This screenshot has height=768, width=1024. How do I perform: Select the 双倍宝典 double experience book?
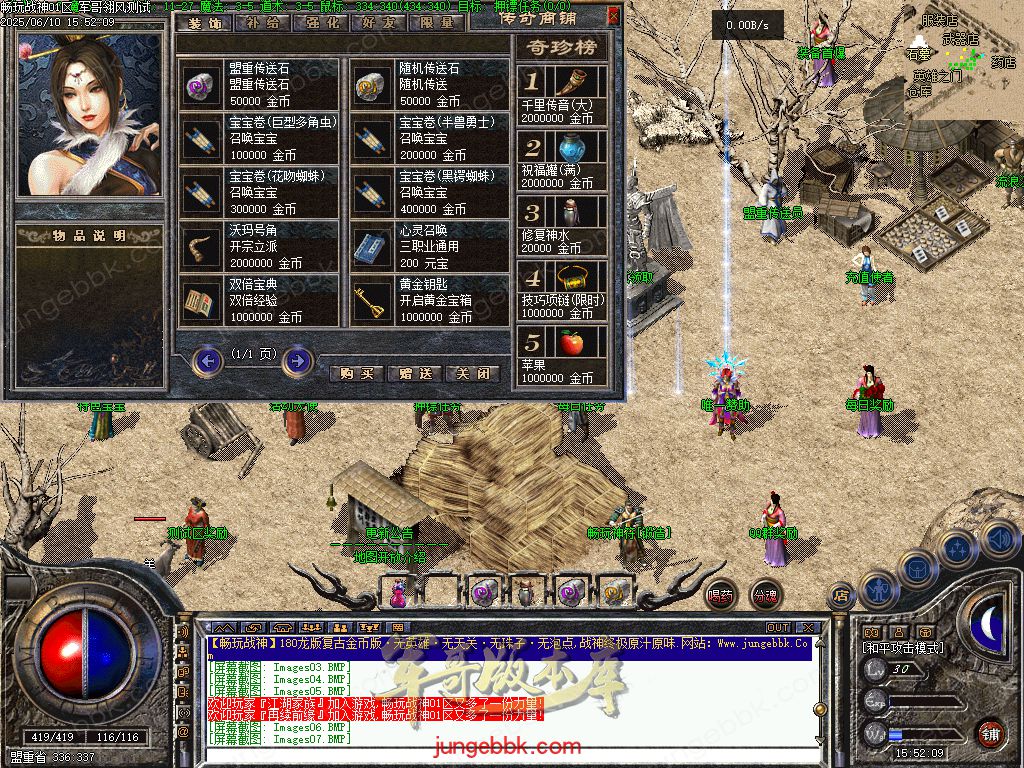[260, 301]
